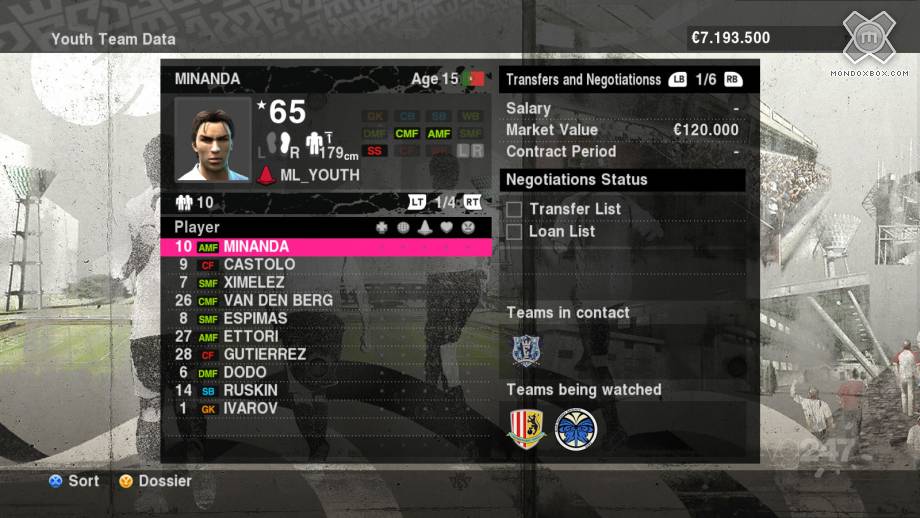920x518 pixels.
Task: Toggle the Transfer List checkbox
Action: [514, 209]
